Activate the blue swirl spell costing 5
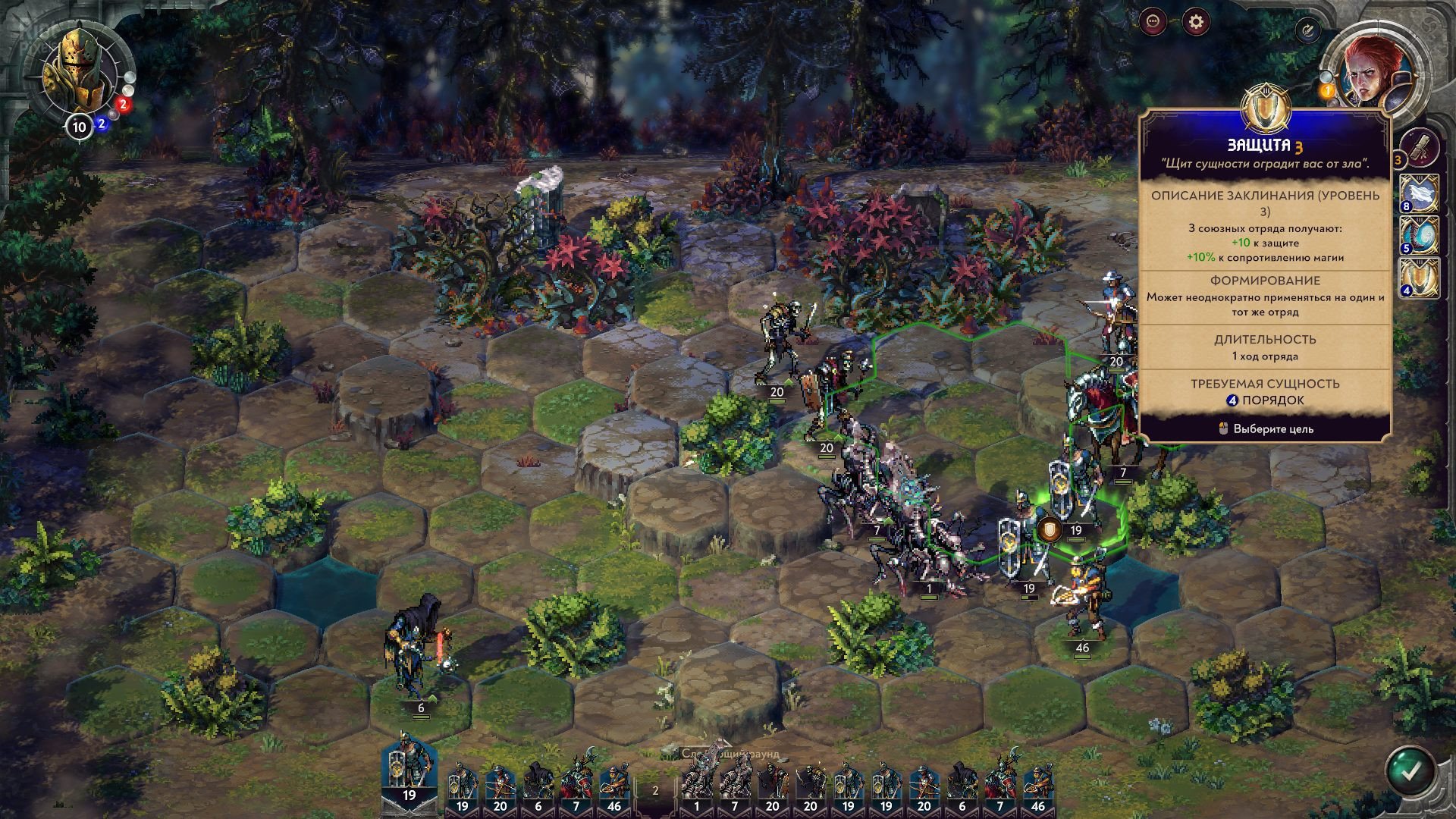This screenshot has height=819, width=1456. point(1419,235)
